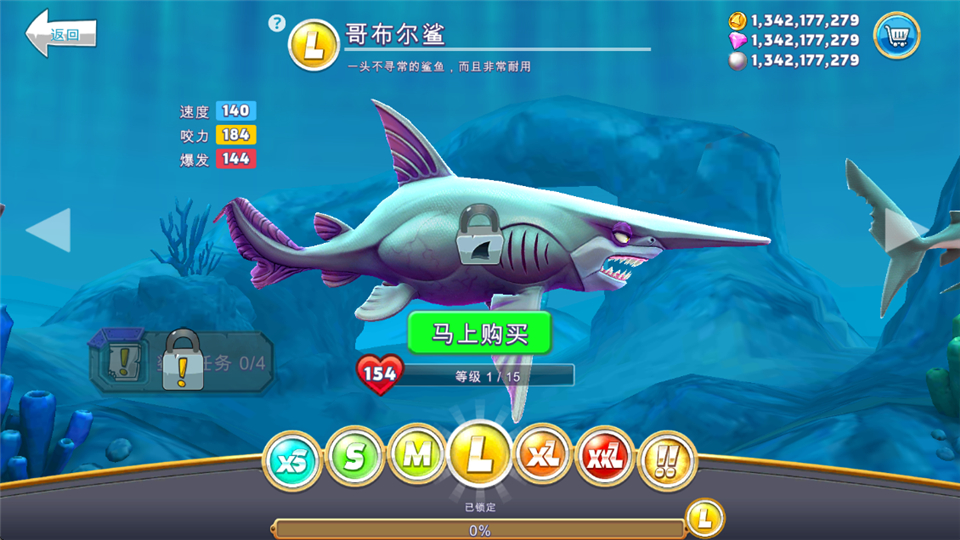Image resolution: width=960 pixels, height=540 pixels.
Task: Select the S size category
Action: [x=355, y=457]
